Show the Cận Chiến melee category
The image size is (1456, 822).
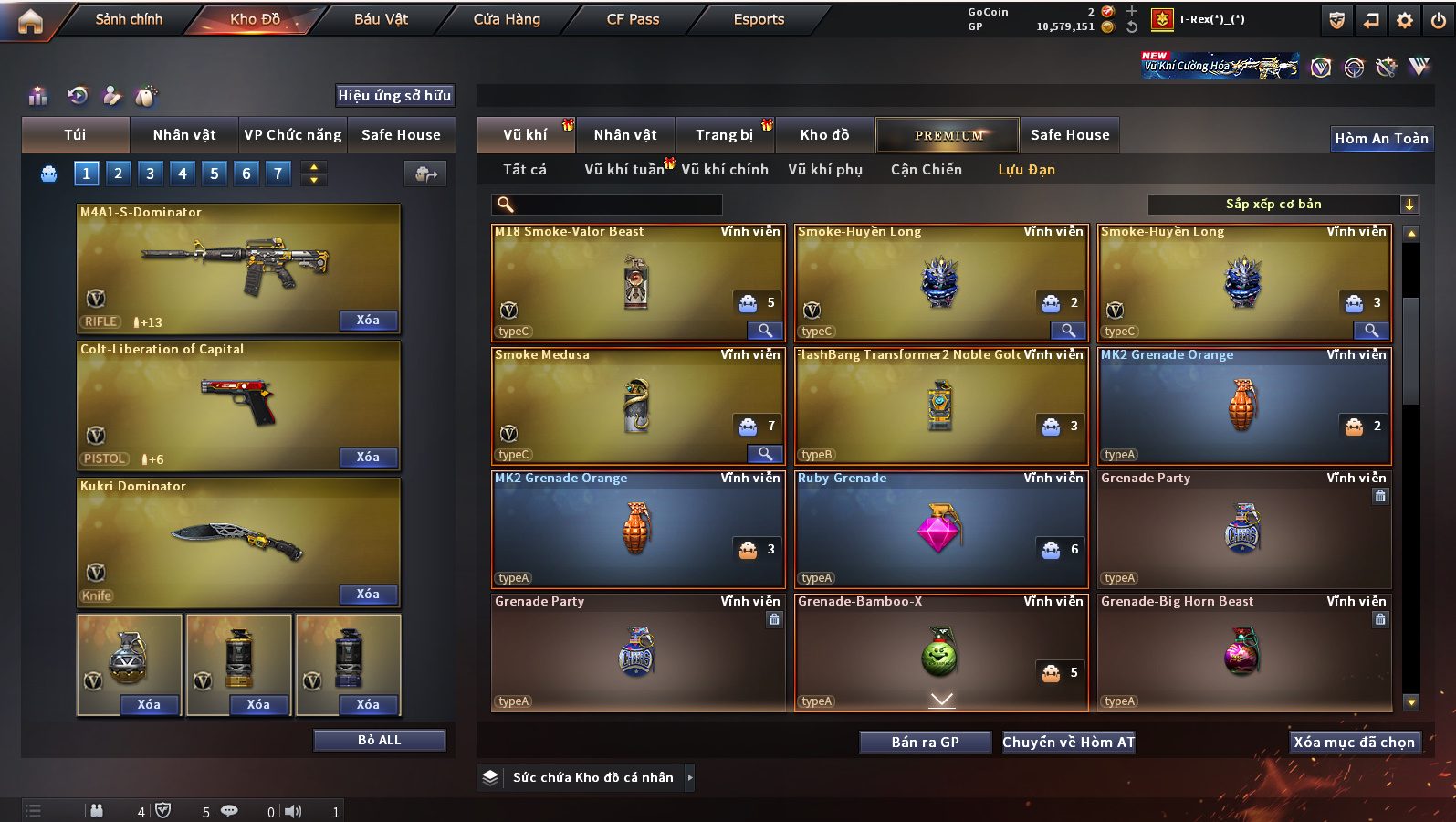coord(926,170)
